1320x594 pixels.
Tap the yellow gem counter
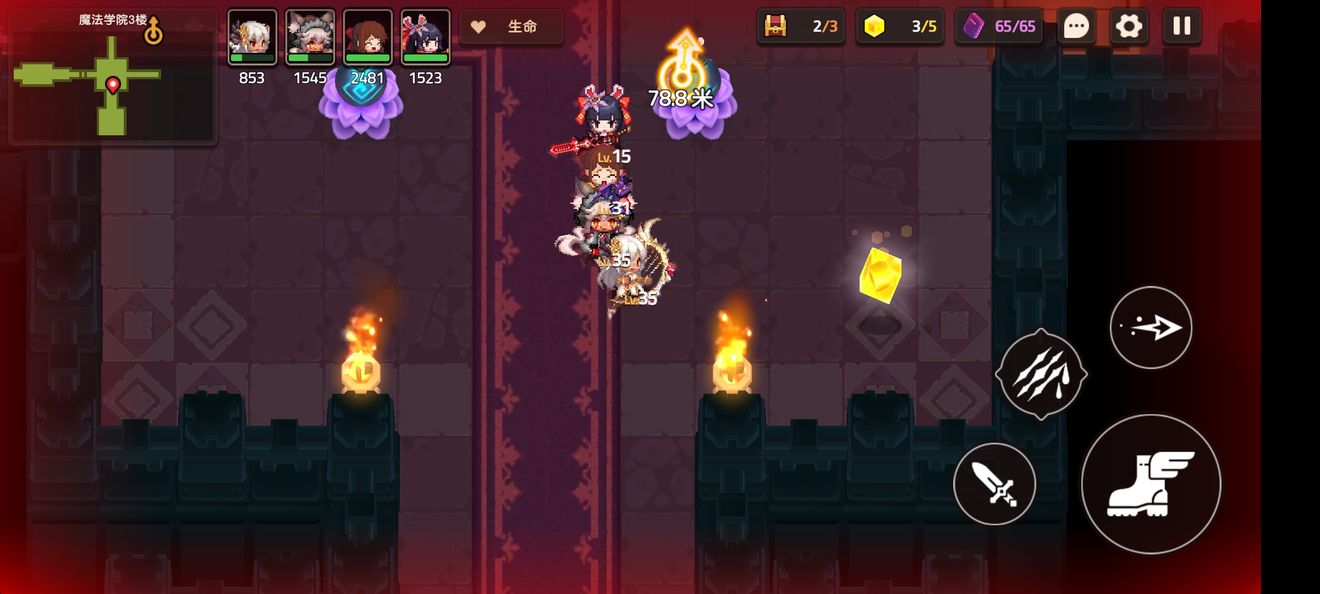(x=900, y=26)
